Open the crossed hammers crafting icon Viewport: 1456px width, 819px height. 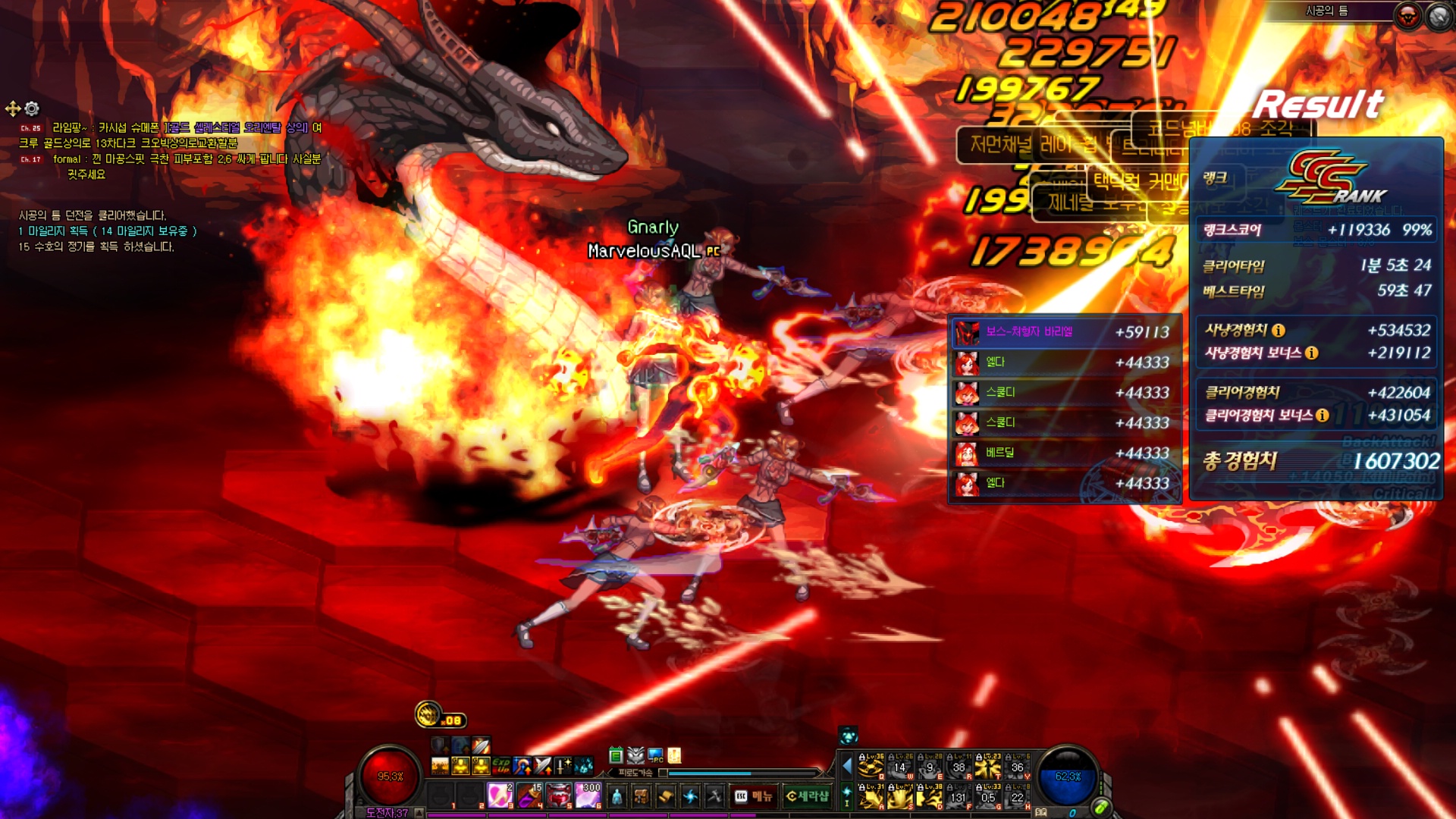coord(714,796)
